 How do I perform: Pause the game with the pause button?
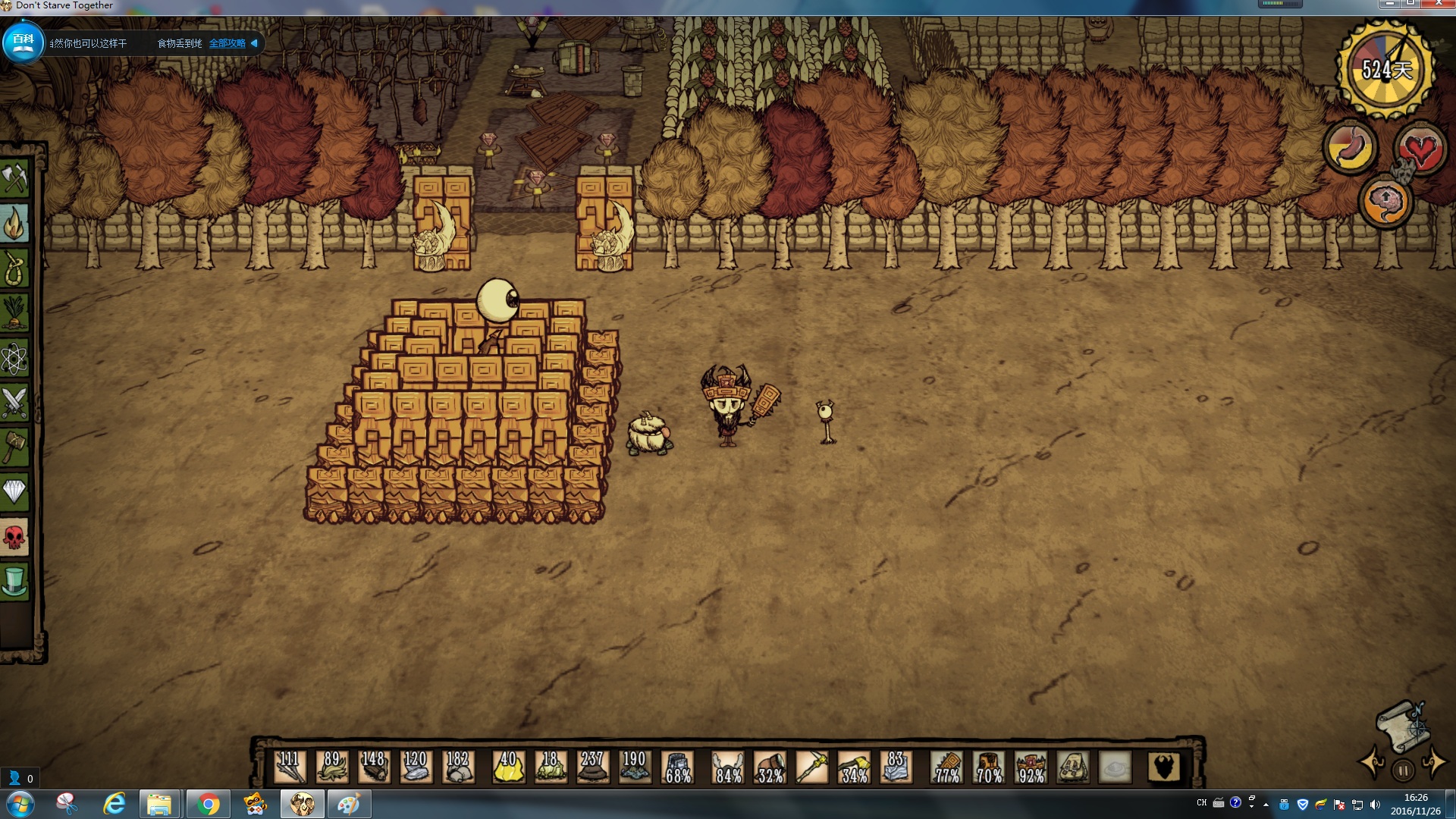click(1403, 771)
